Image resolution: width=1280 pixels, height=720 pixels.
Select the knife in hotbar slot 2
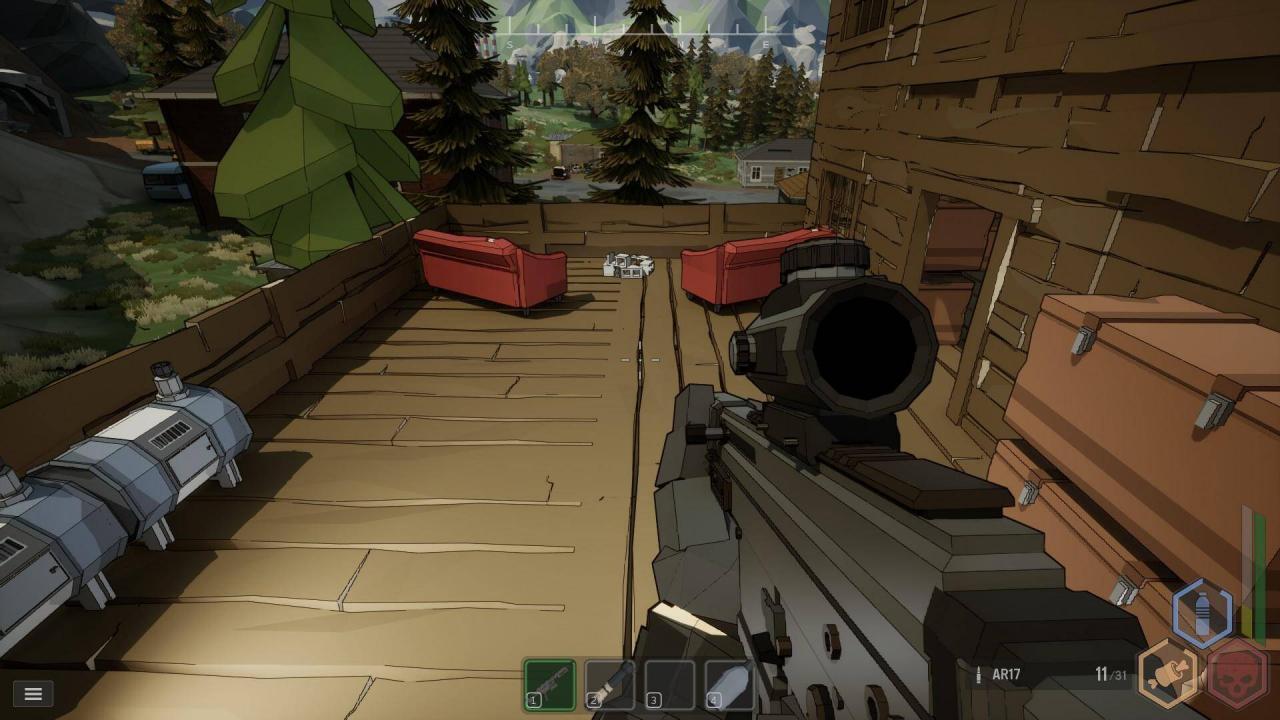click(x=610, y=685)
